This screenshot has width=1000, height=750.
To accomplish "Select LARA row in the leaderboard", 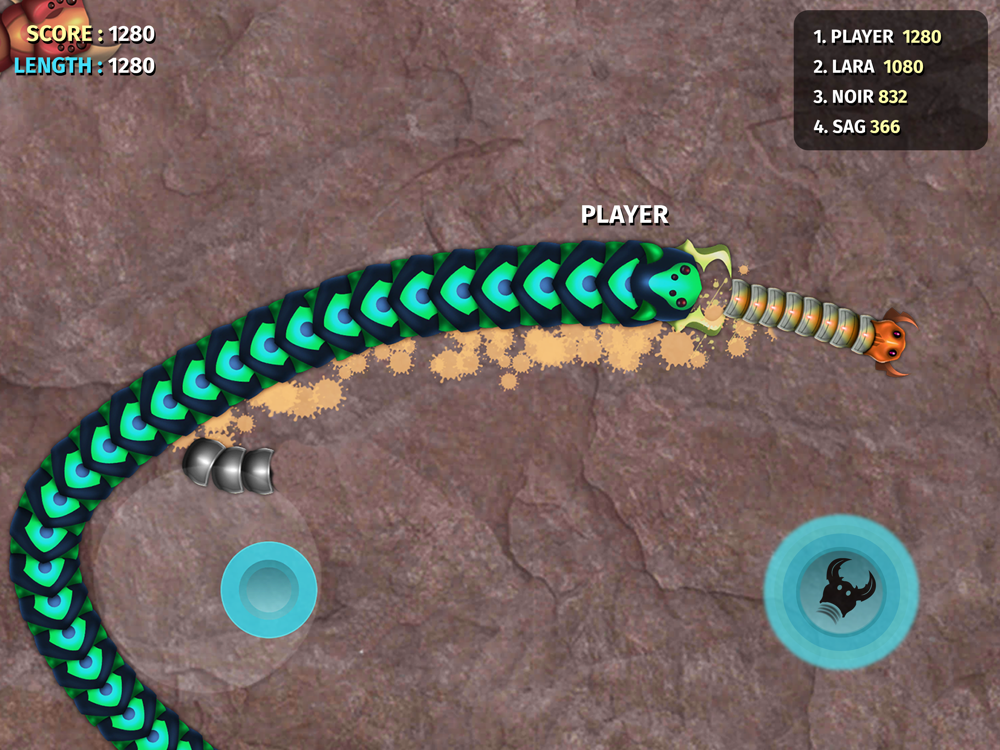I will (868, 67).
